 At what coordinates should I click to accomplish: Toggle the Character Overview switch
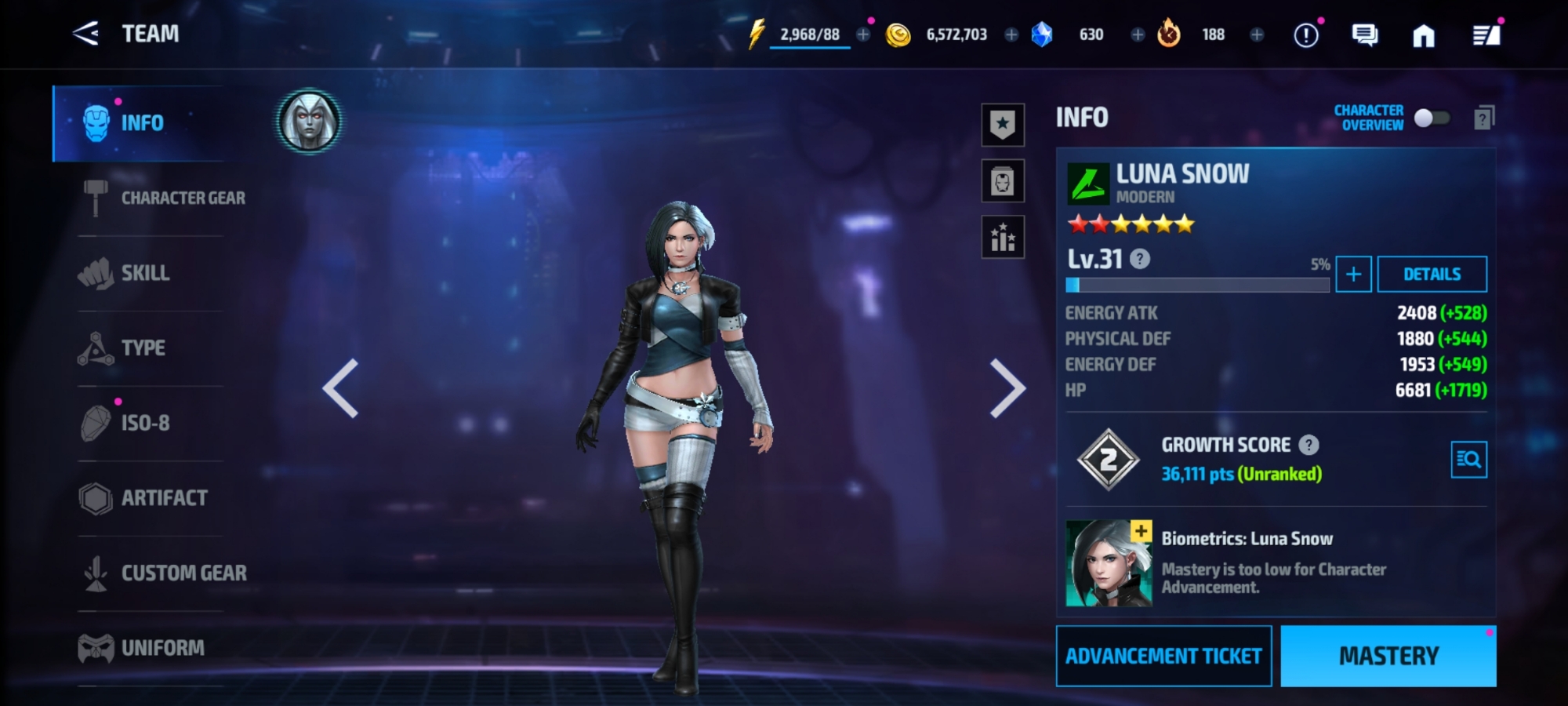1431,118
